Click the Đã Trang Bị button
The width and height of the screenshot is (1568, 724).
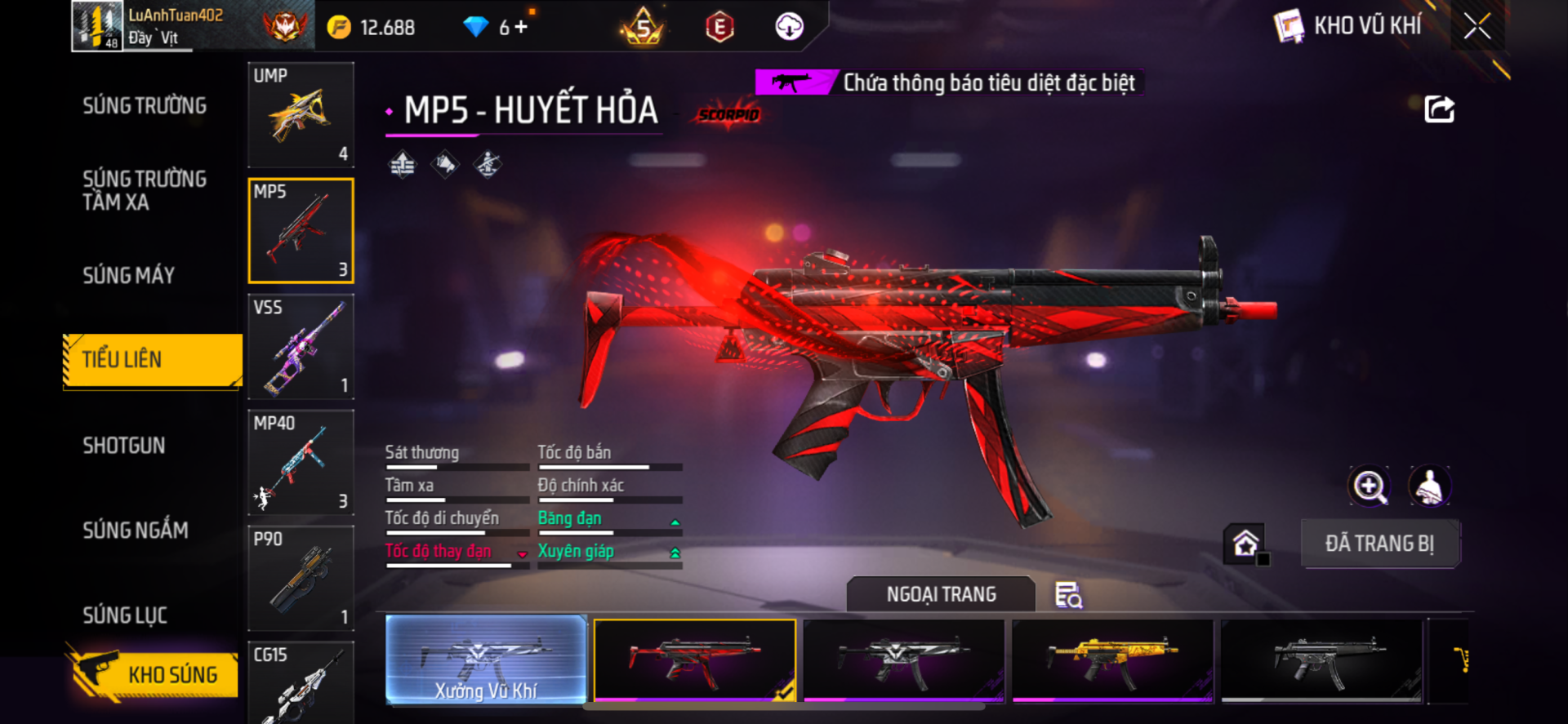[x=1379, y=544]
